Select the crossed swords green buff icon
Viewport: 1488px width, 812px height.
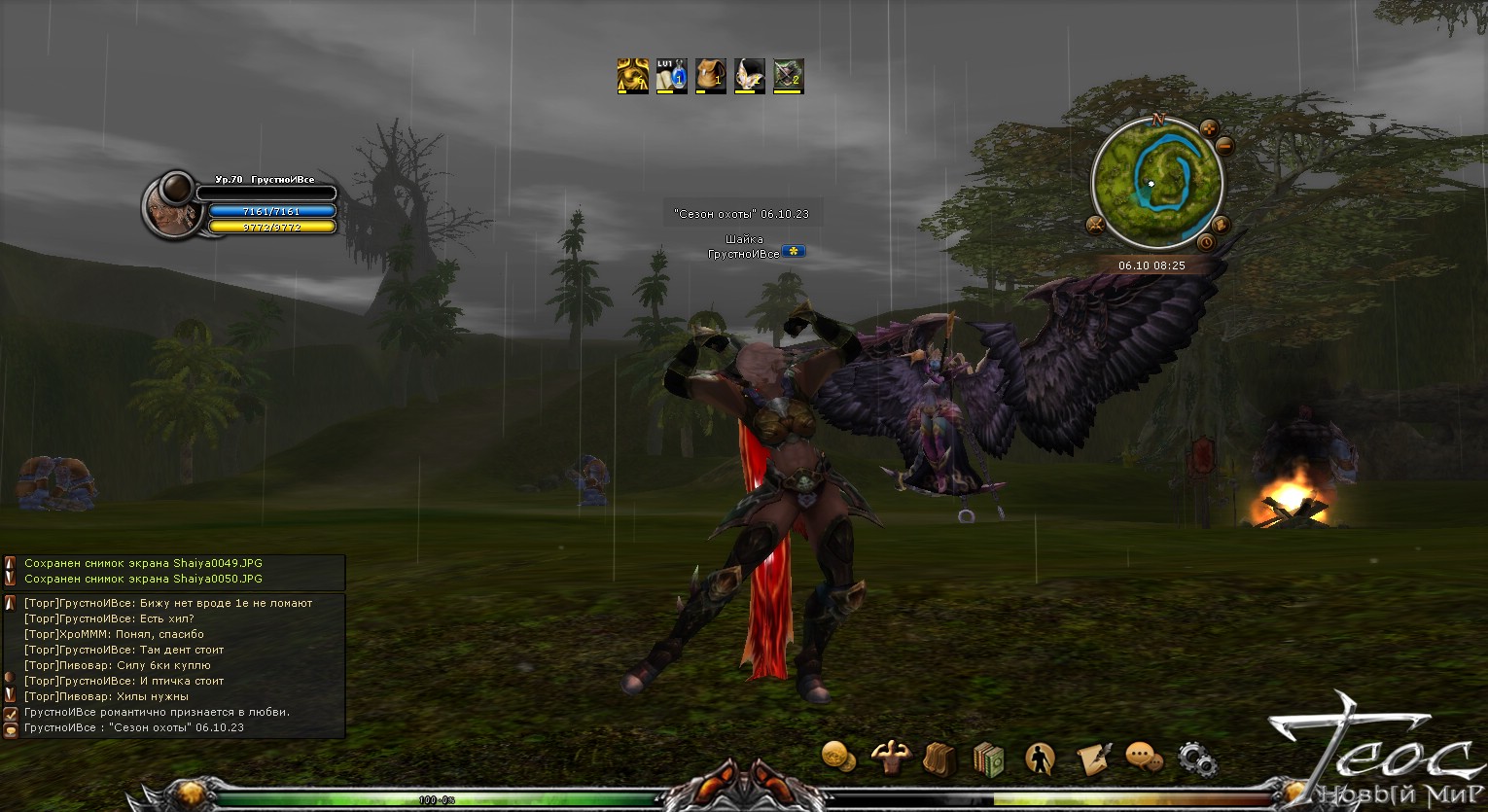click(x=788, y=76)
